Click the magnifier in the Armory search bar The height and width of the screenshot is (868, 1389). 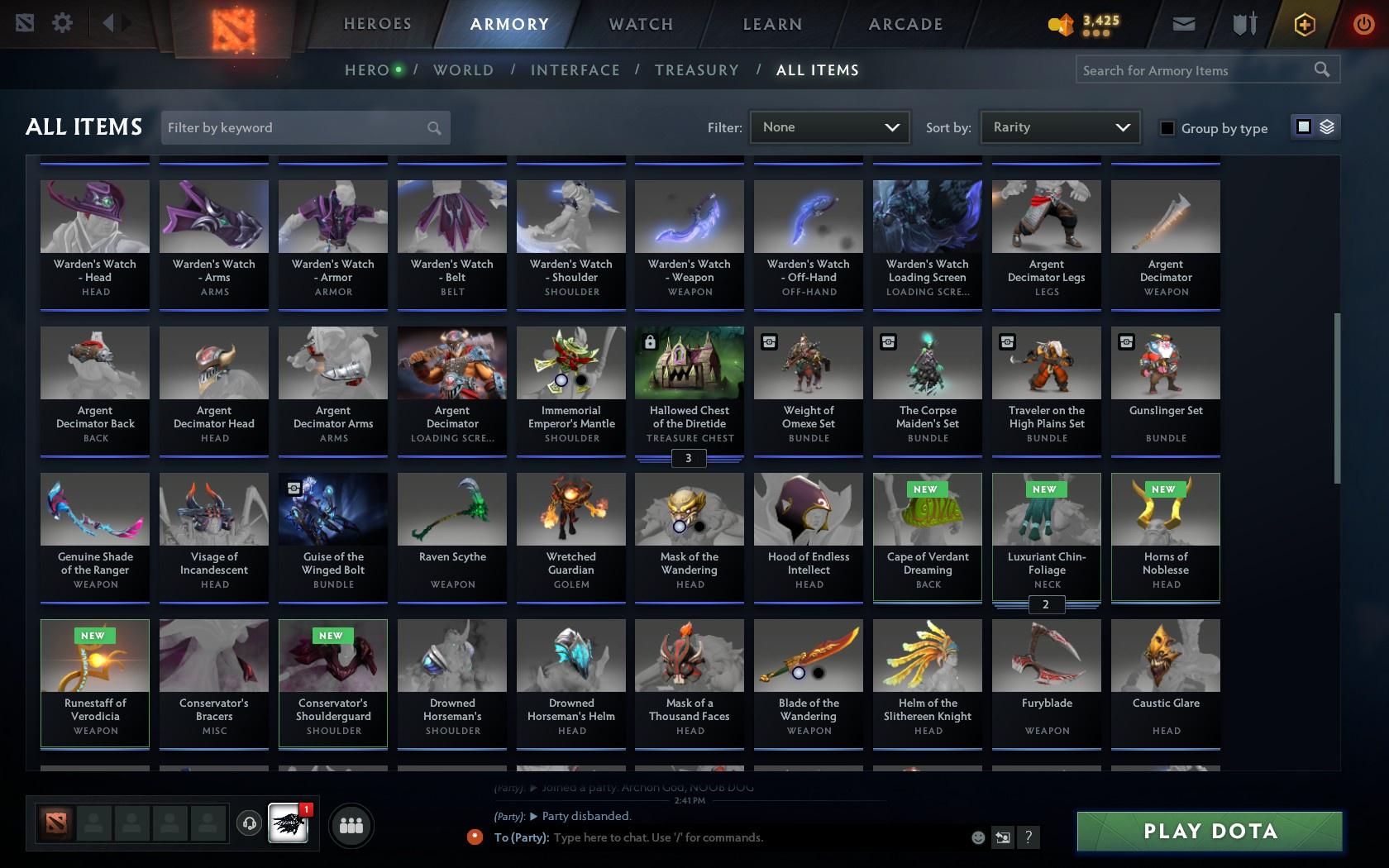[x=1320, y=69]
